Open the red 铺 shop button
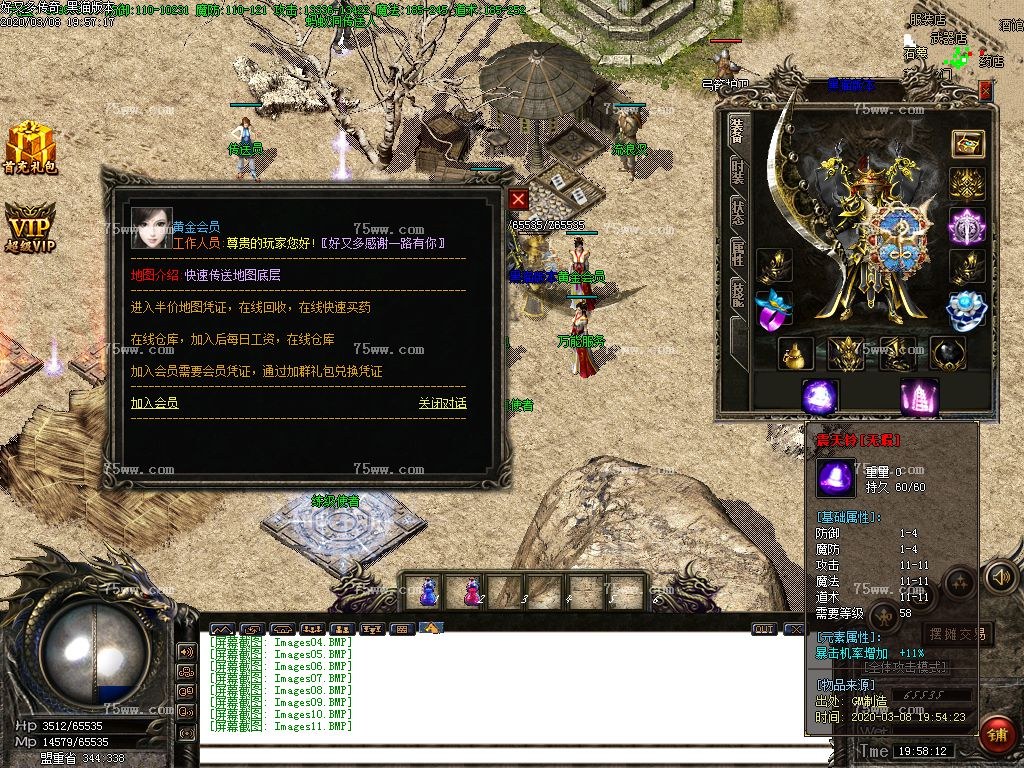Viewport: 1024px width, 768px height. (x=996, y=734)
